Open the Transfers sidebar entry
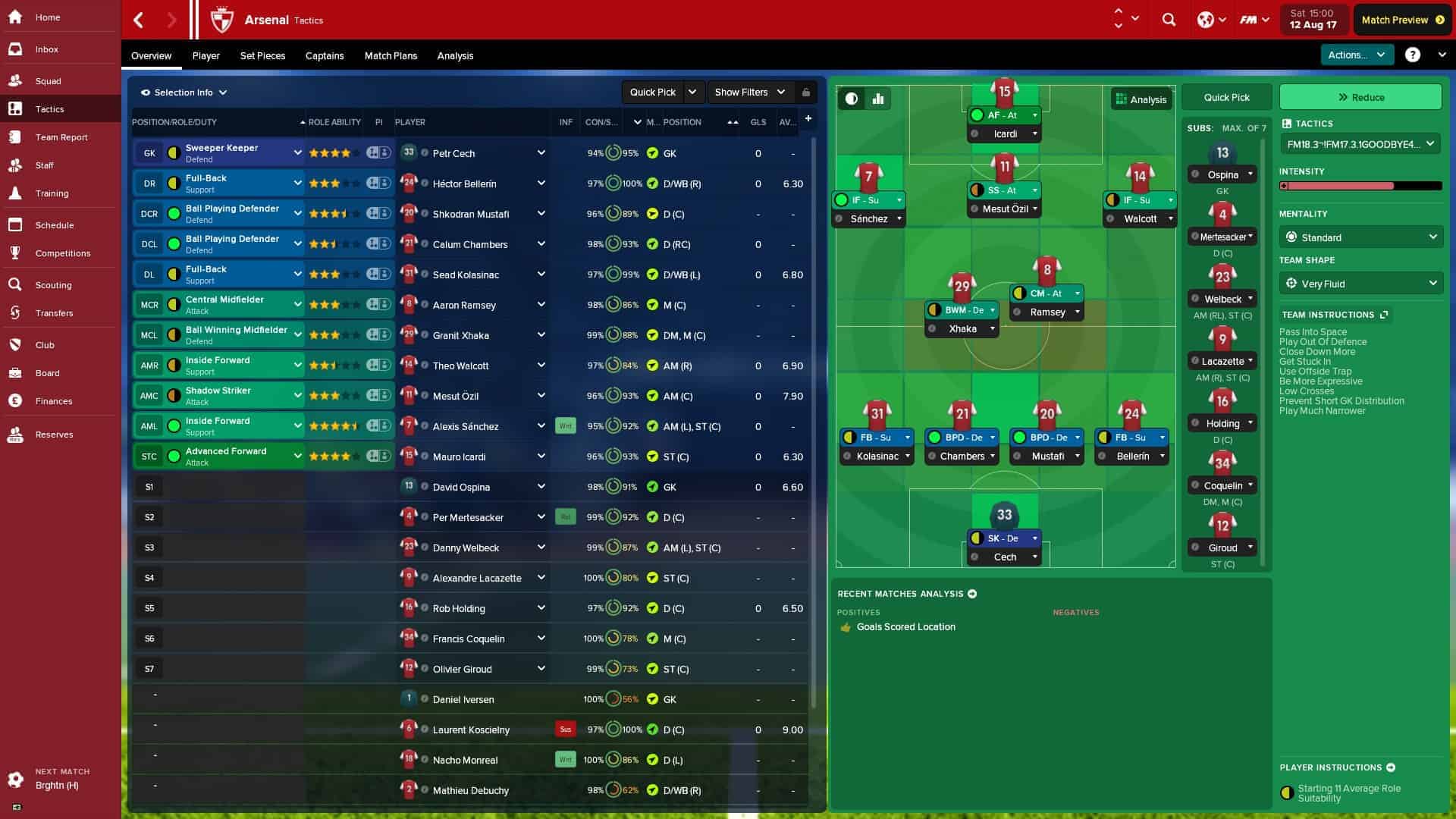Screen dimensions: 1456x819 point(54,313)
